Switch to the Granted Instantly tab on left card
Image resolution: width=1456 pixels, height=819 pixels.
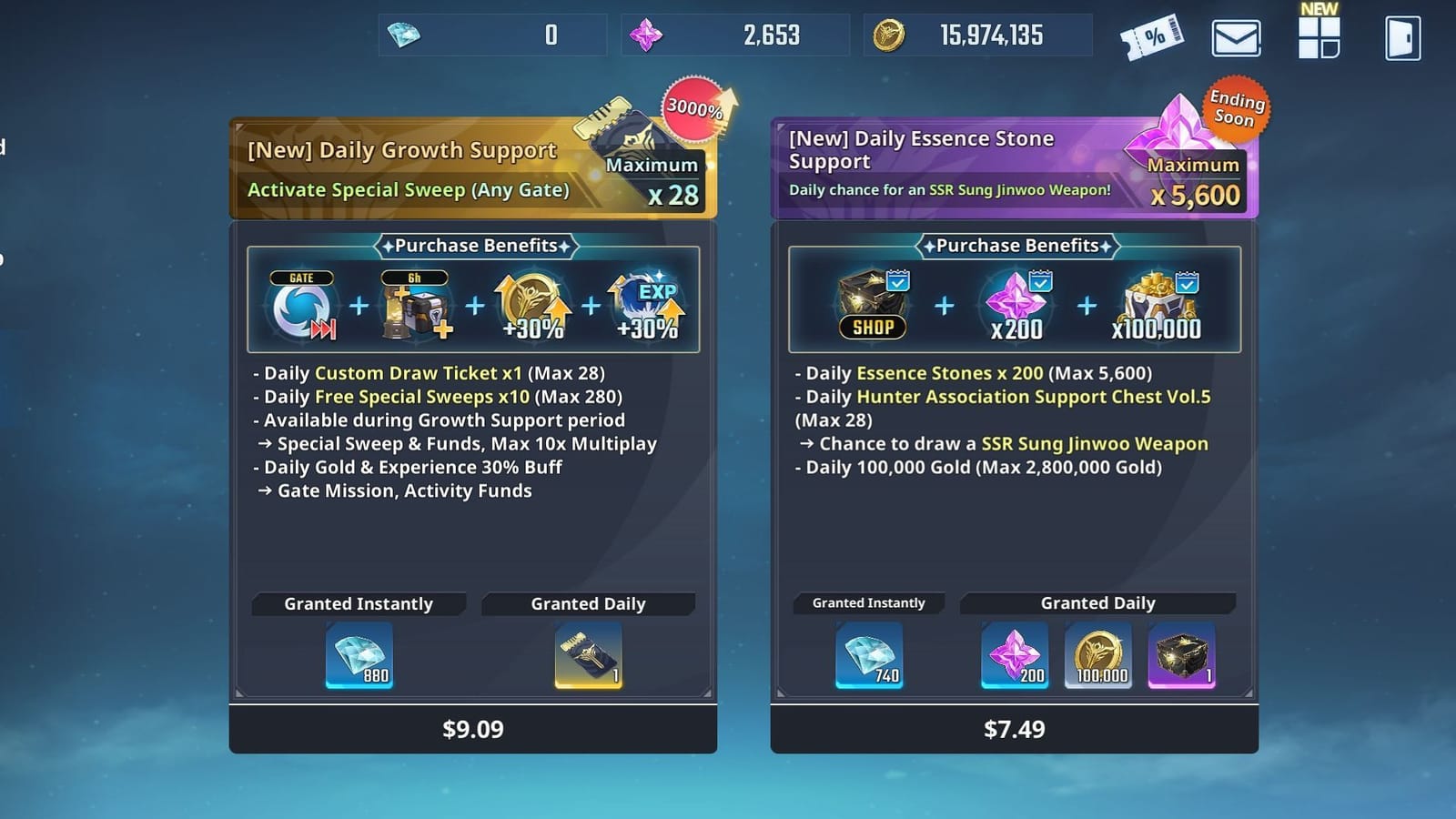point(359,603)
